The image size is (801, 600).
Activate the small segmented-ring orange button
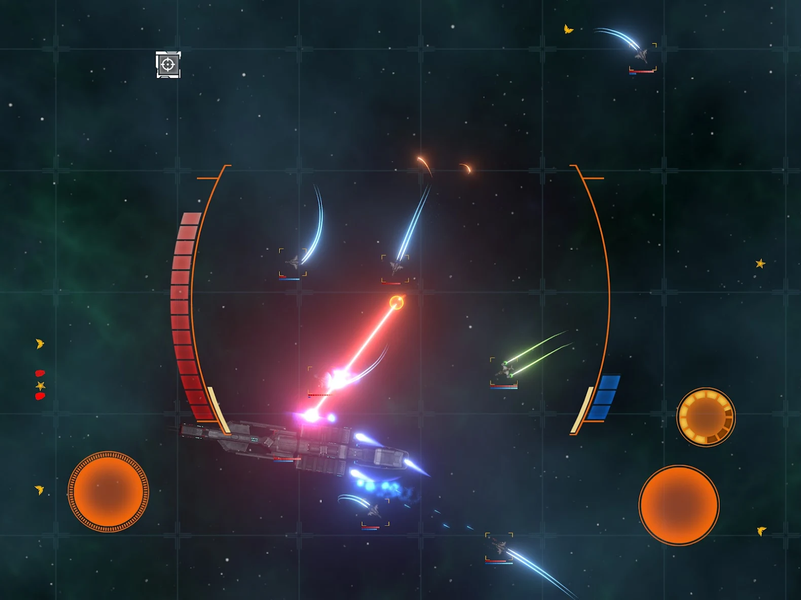(x=706, y=417)
